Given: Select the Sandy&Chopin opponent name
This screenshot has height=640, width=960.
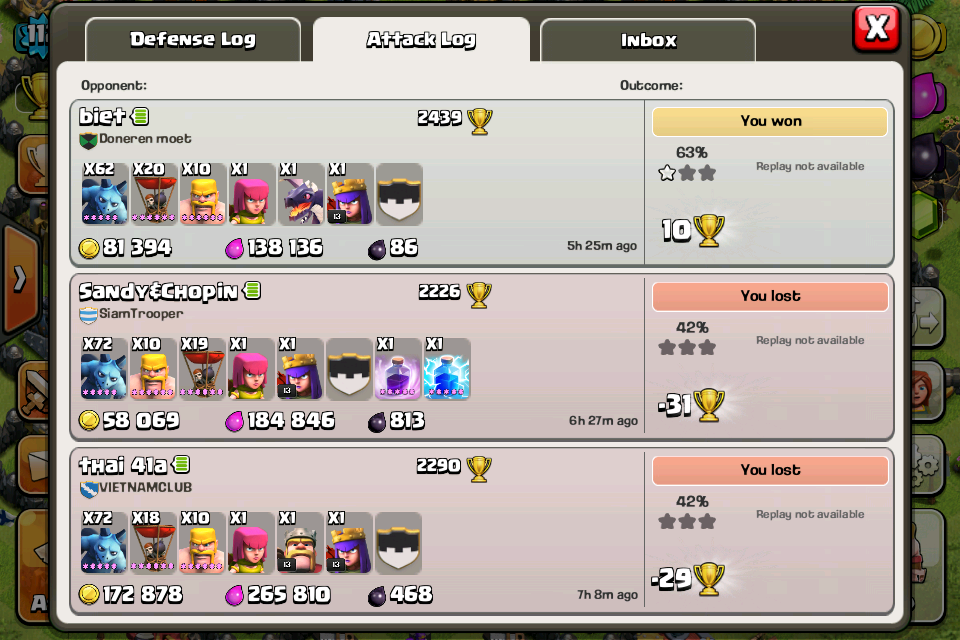Looking at the screenshot, I should 158,291.
